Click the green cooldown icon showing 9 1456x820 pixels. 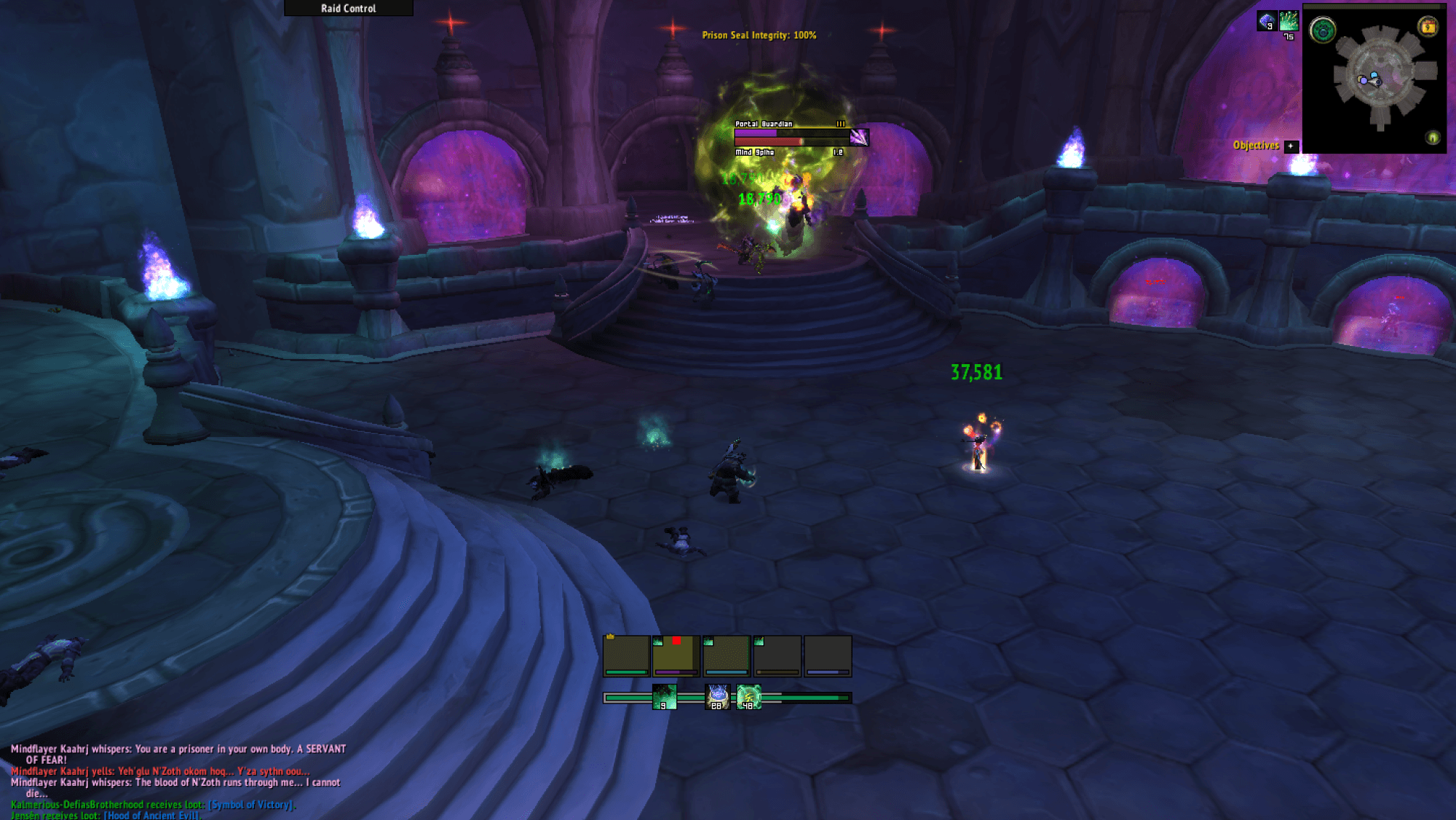[664, 697]
